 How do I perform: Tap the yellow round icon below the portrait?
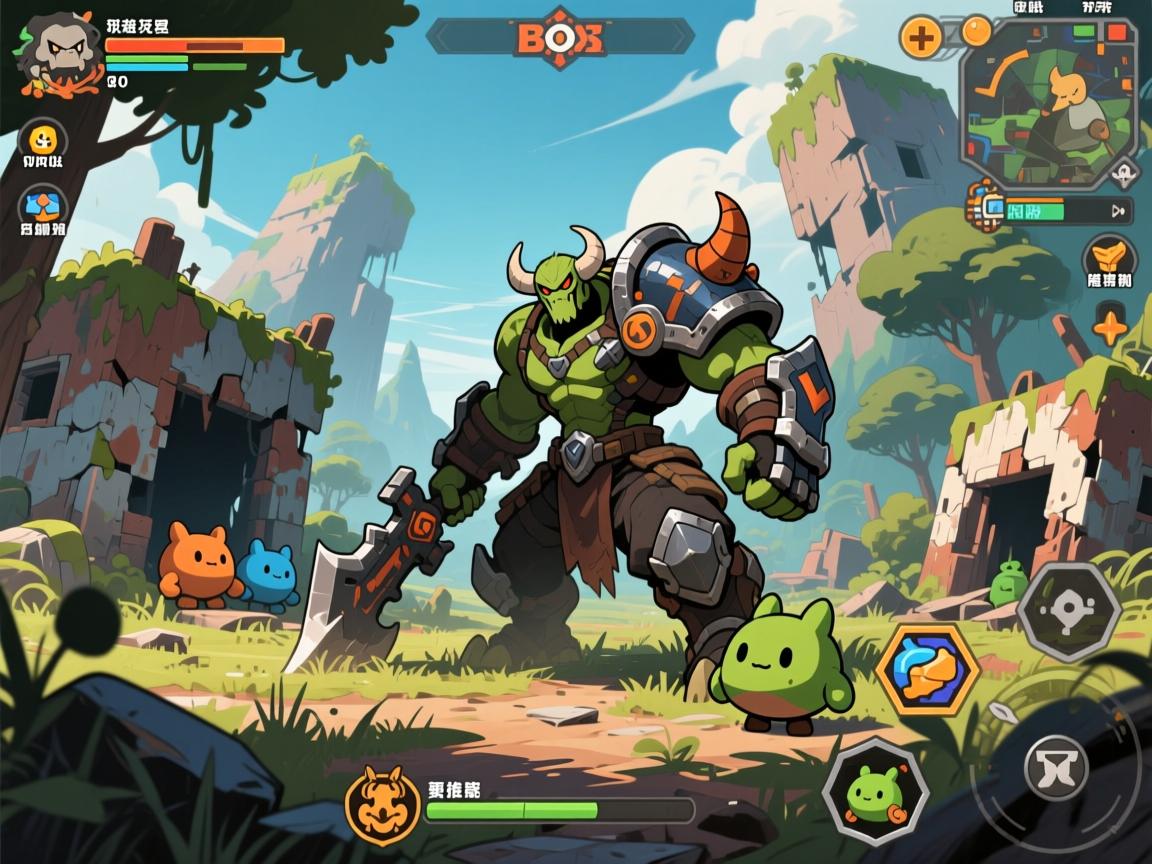pyautogui.click(x=43, y=138)
